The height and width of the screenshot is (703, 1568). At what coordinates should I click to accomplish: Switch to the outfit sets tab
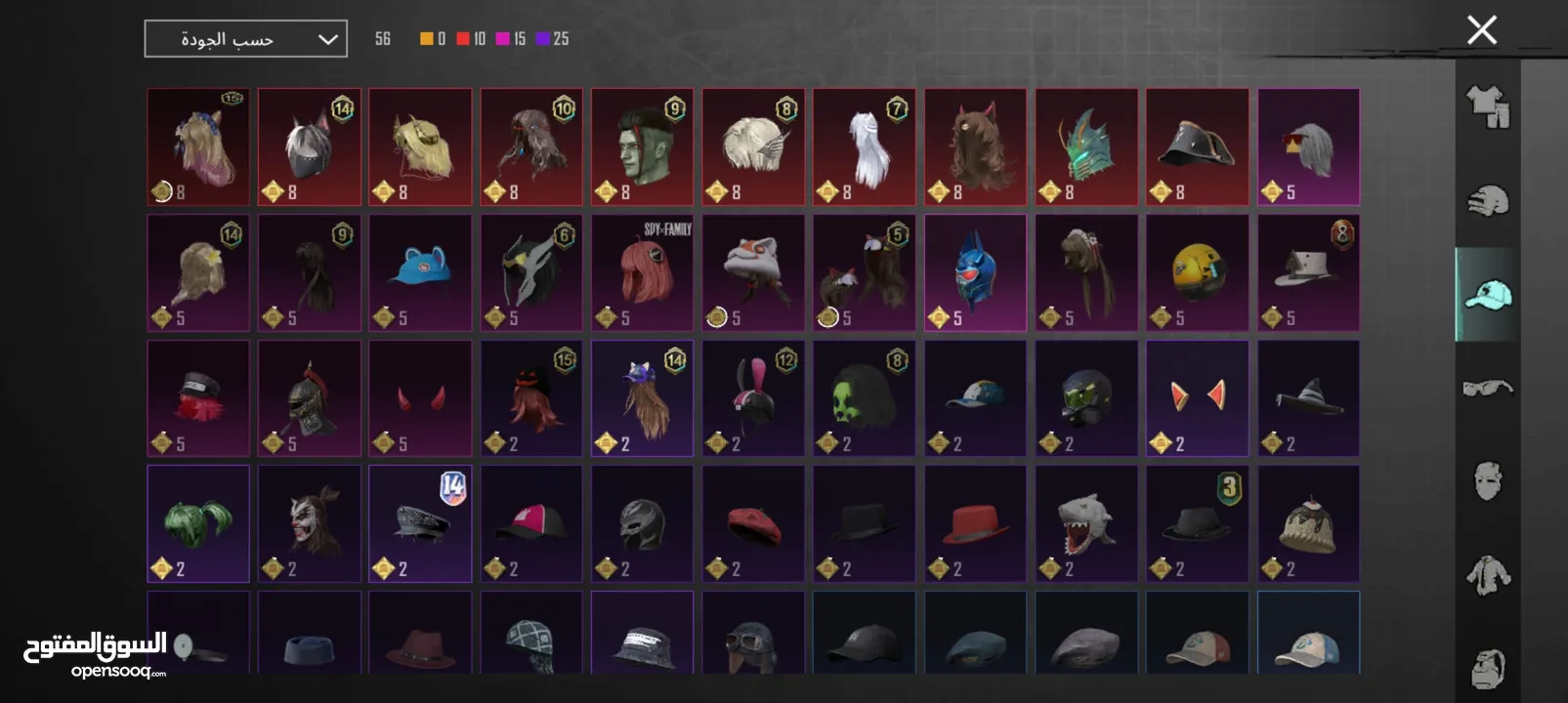(x=1487, y=106)
